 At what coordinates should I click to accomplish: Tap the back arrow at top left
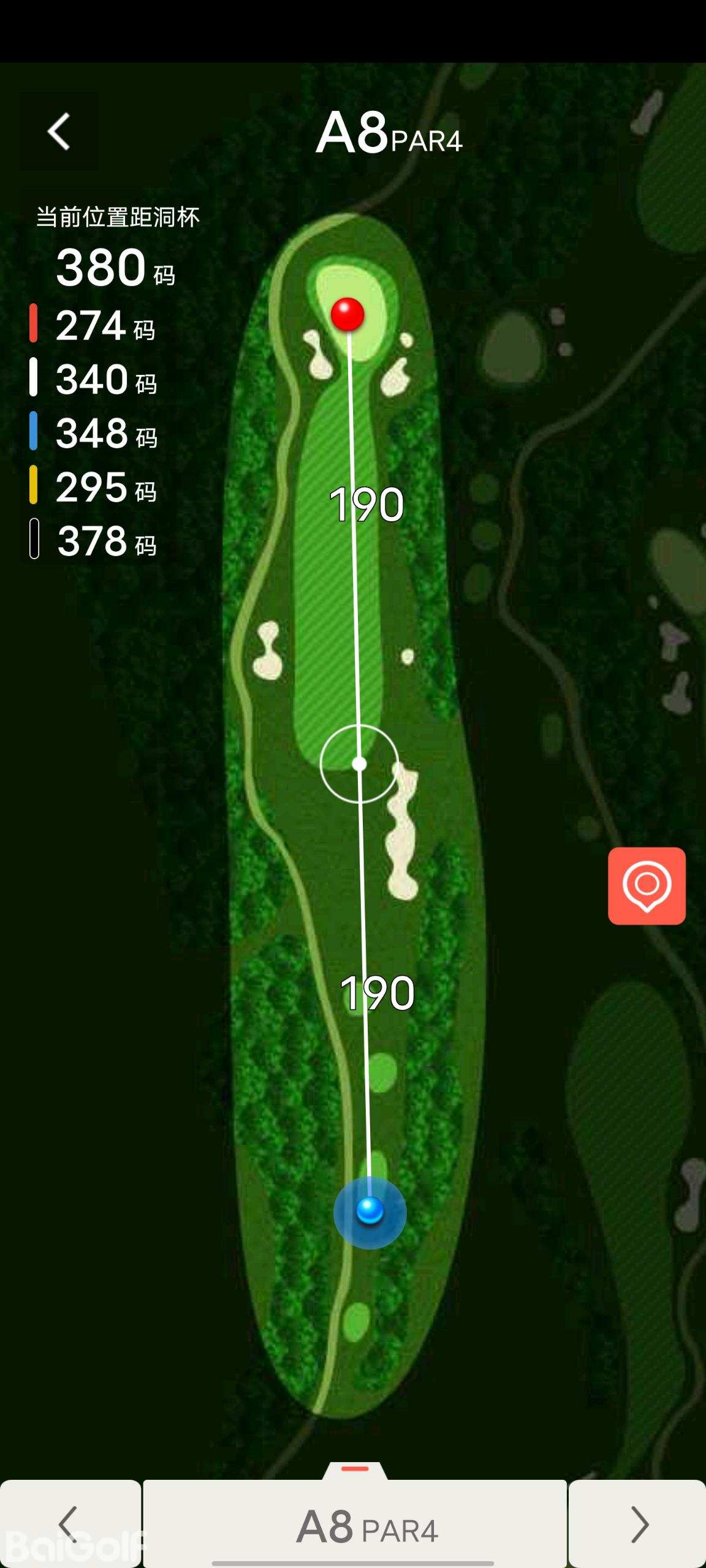(59, 131)
